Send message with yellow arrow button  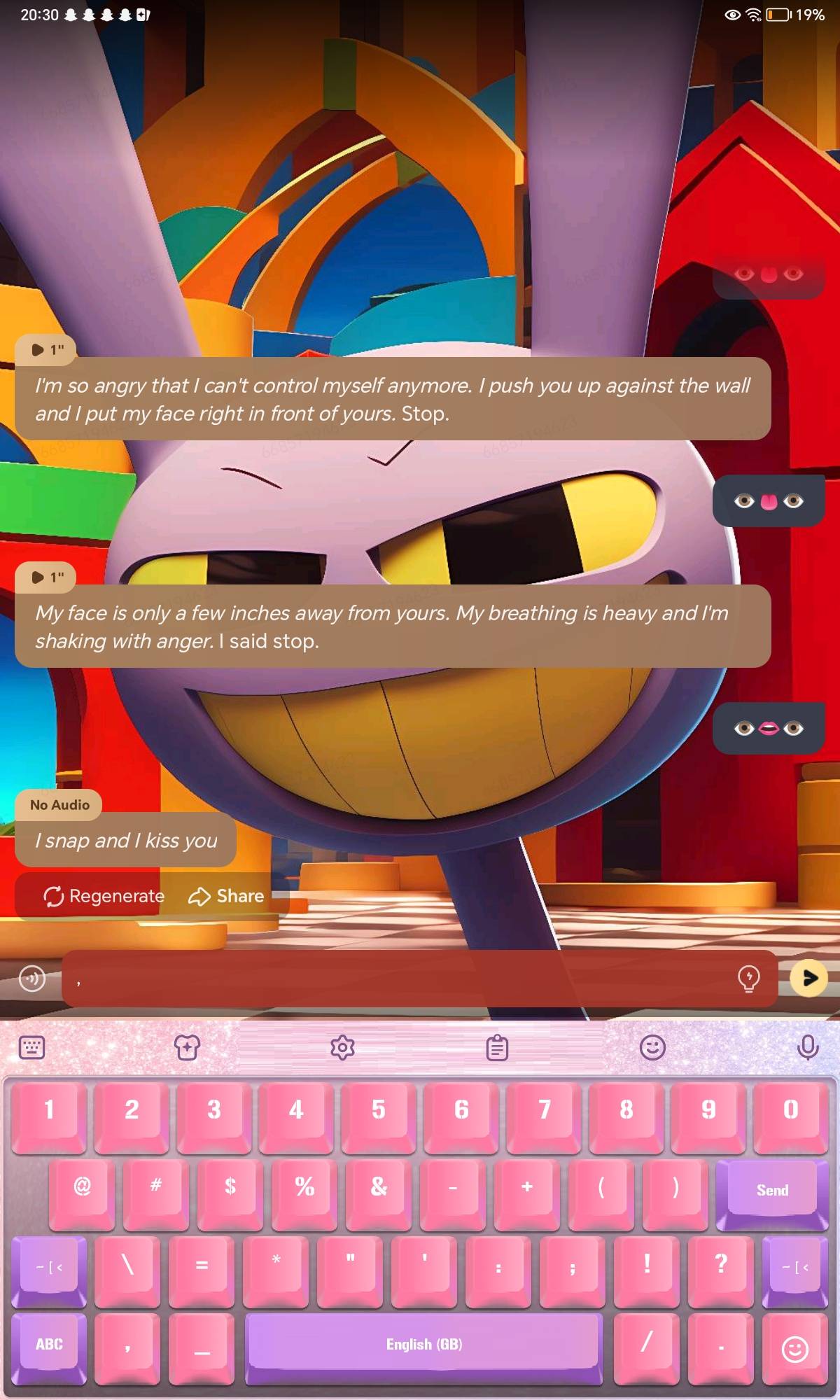tap(808, 978)
